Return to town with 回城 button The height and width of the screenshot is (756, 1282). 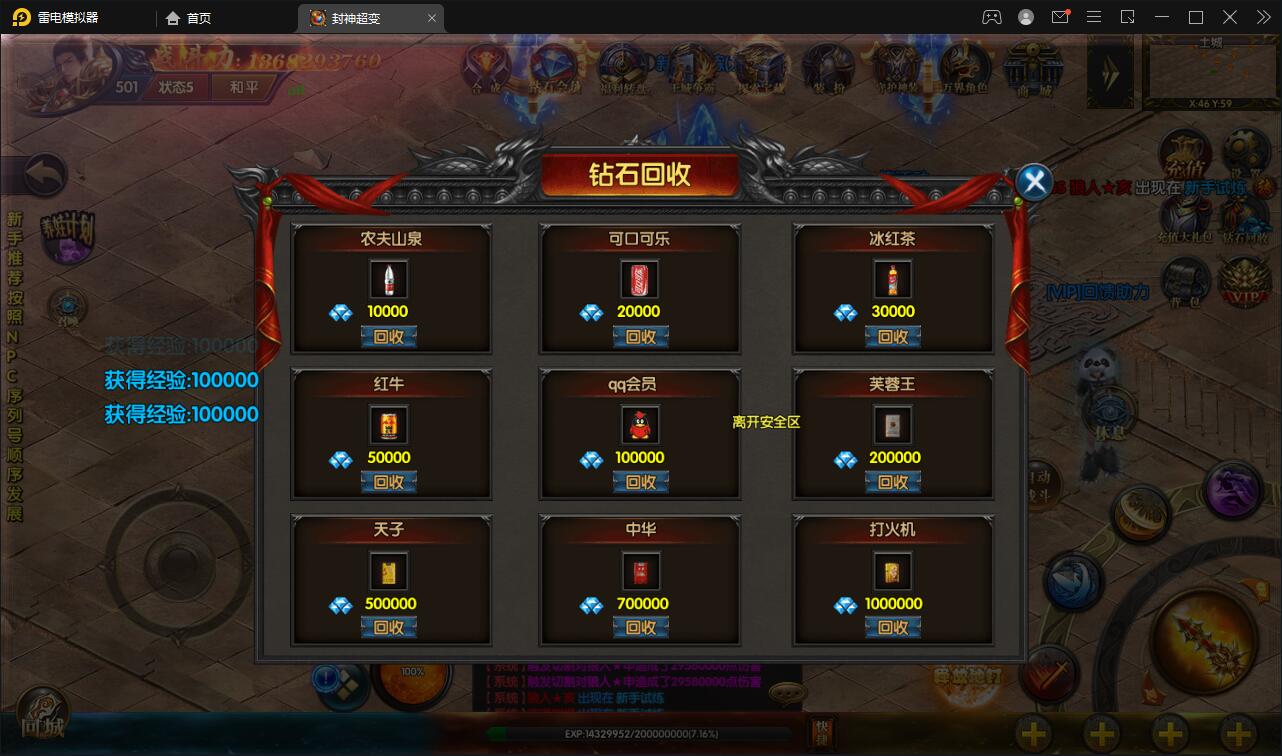point(42,716)
